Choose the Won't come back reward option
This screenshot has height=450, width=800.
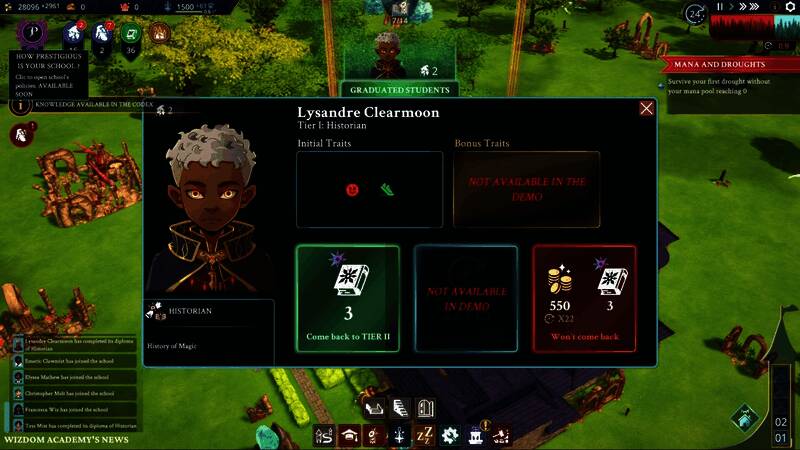[584, 297]
